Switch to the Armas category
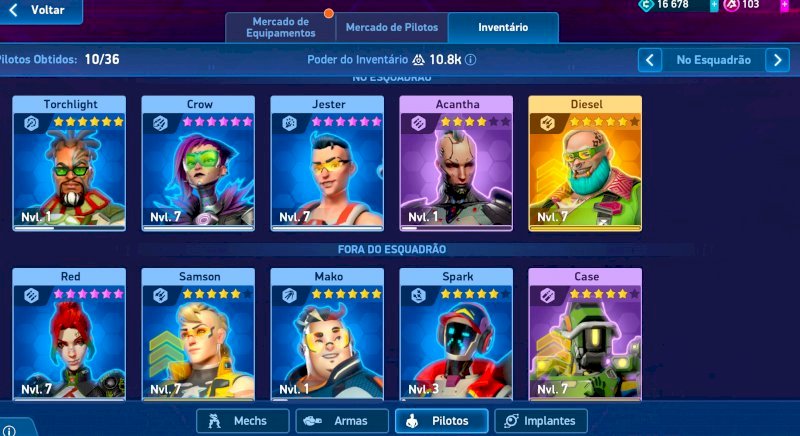 [342, 421]
